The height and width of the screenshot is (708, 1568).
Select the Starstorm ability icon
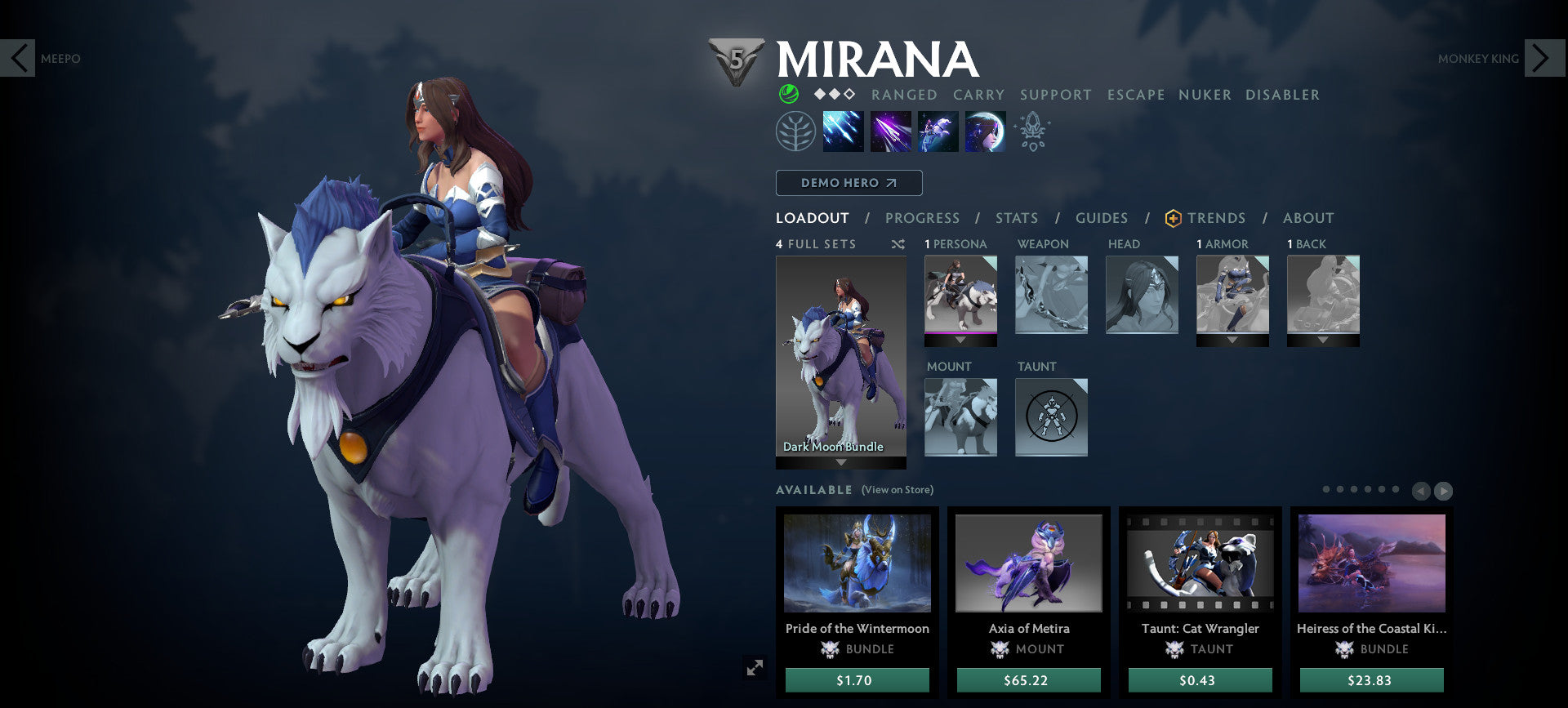click(843, 131)
